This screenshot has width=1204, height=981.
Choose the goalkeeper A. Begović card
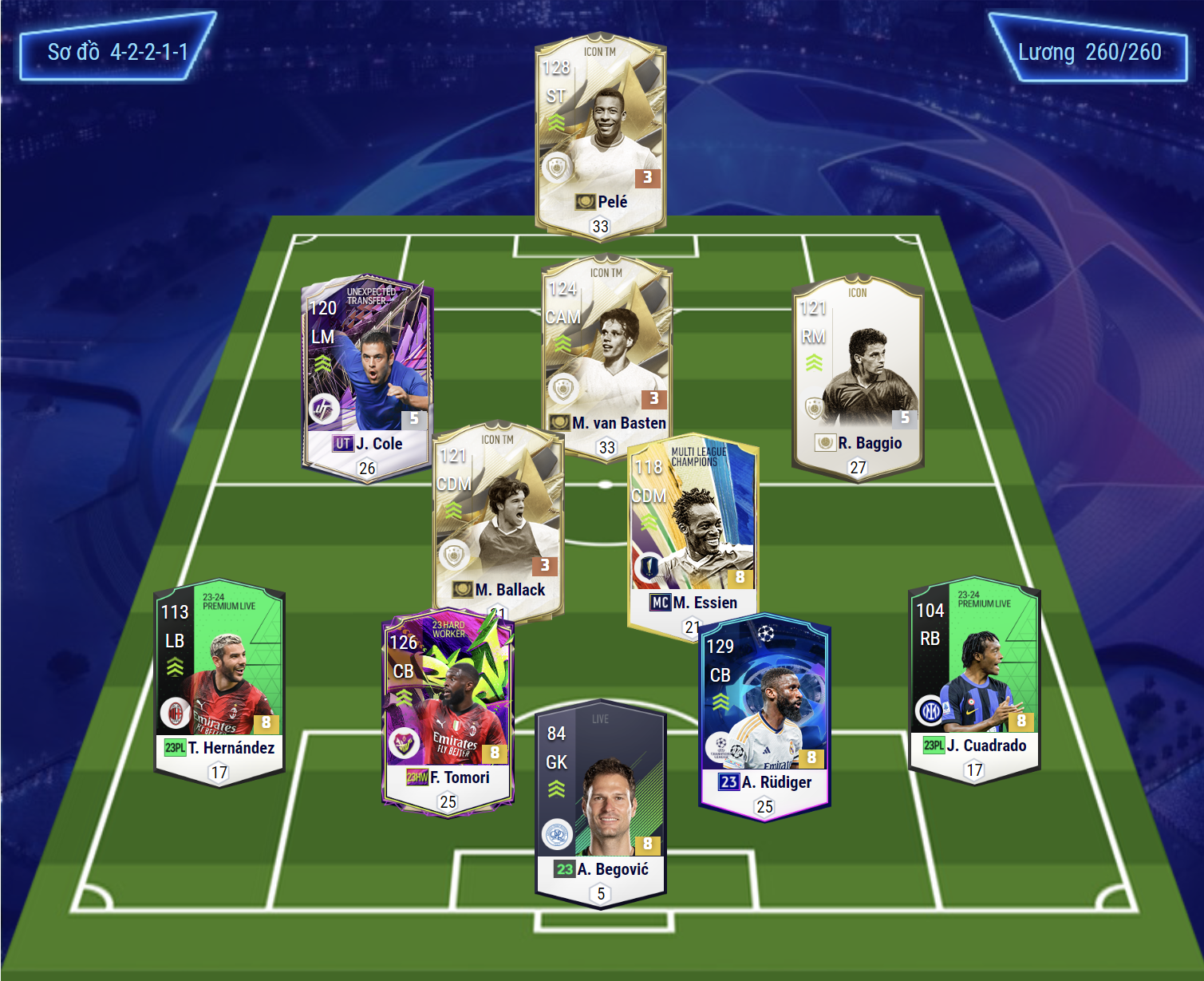pyautogui.click(x=601, y=798)
